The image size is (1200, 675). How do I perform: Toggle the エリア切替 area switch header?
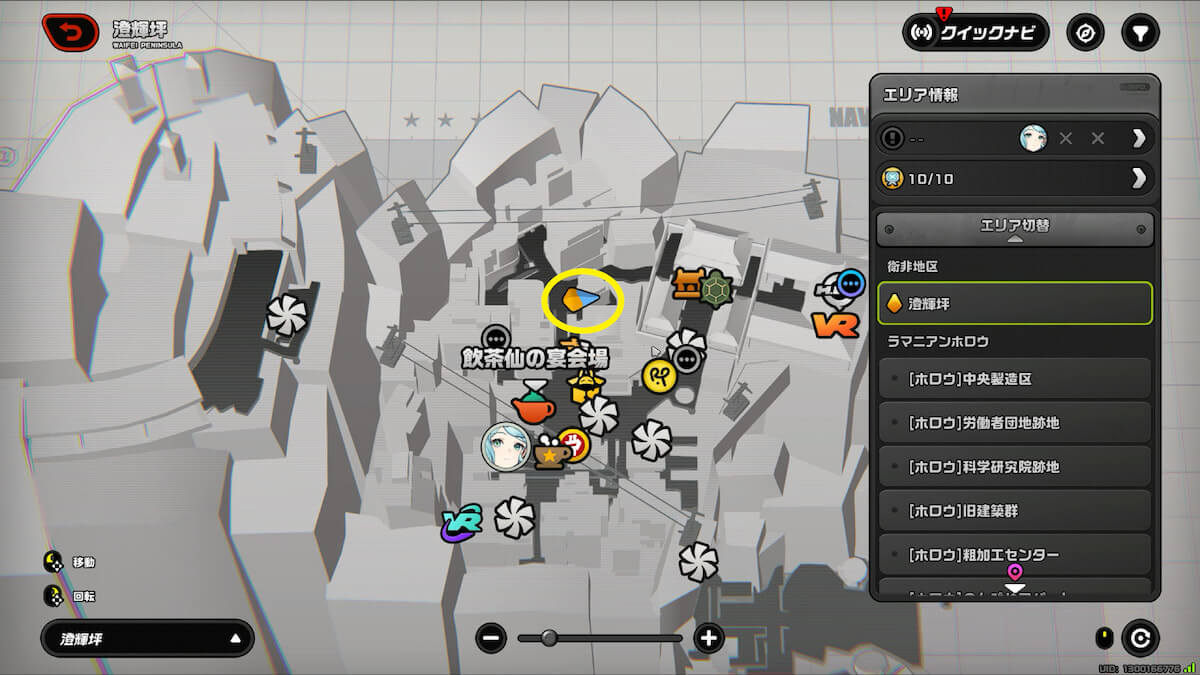point(1015,227)
